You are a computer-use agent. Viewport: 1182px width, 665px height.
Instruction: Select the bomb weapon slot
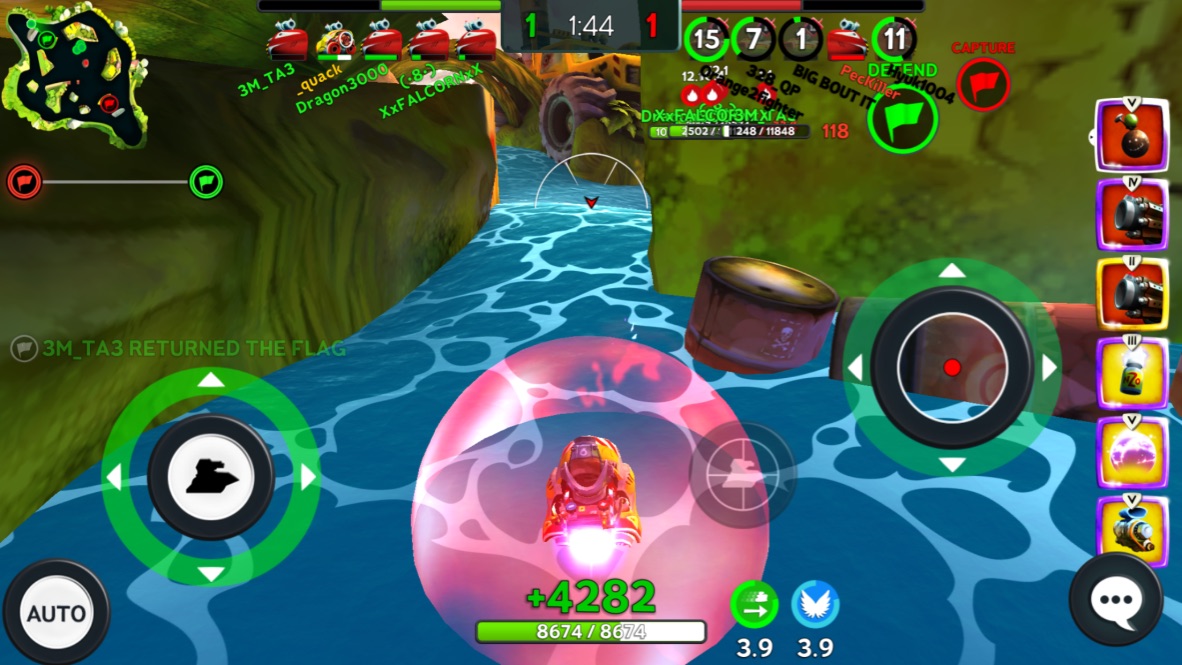[1132, 135]
